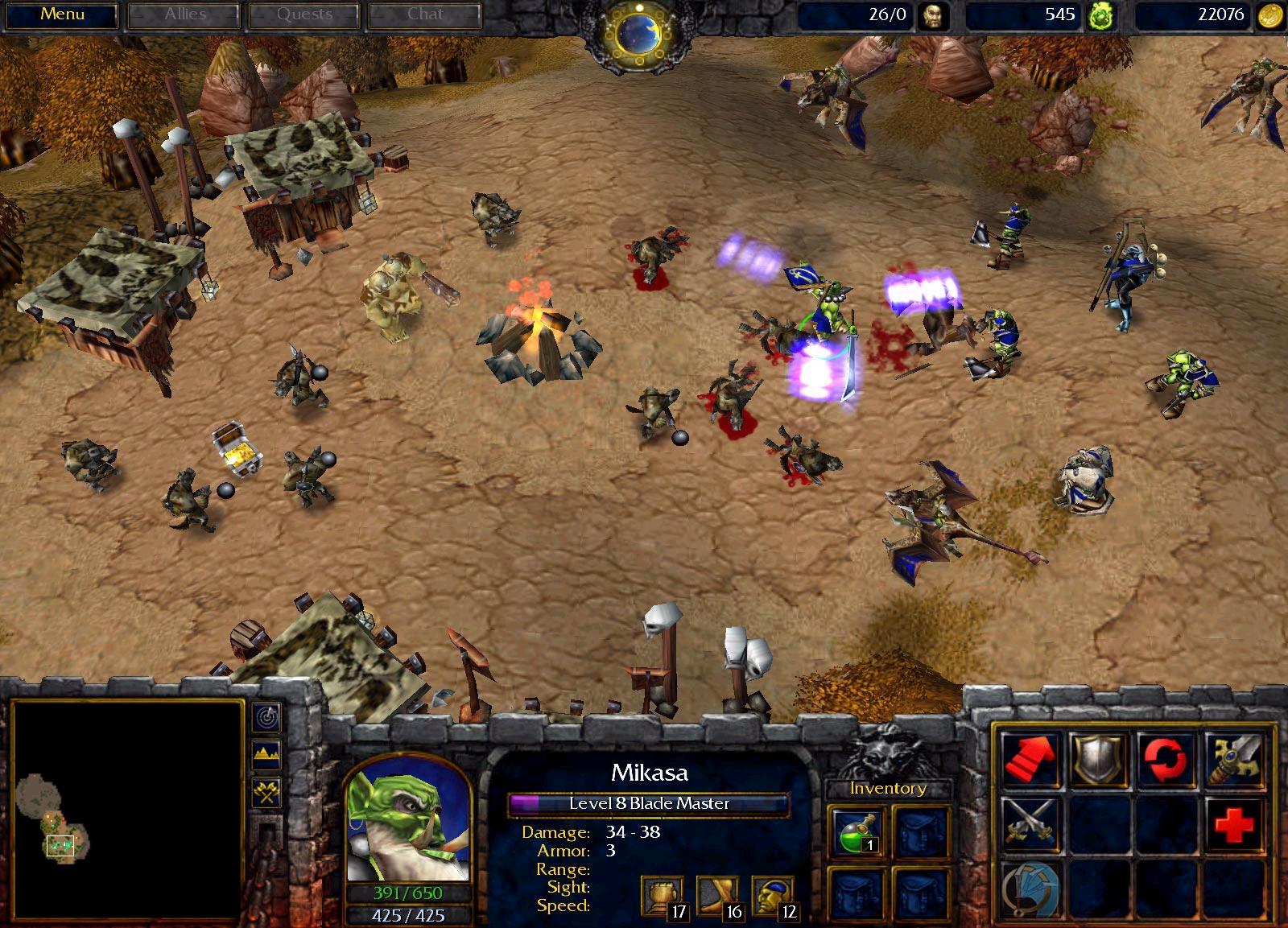This screenshot has height=928, width=1288.
Task: Open the Menu button
Action: (x=62, y=14)
